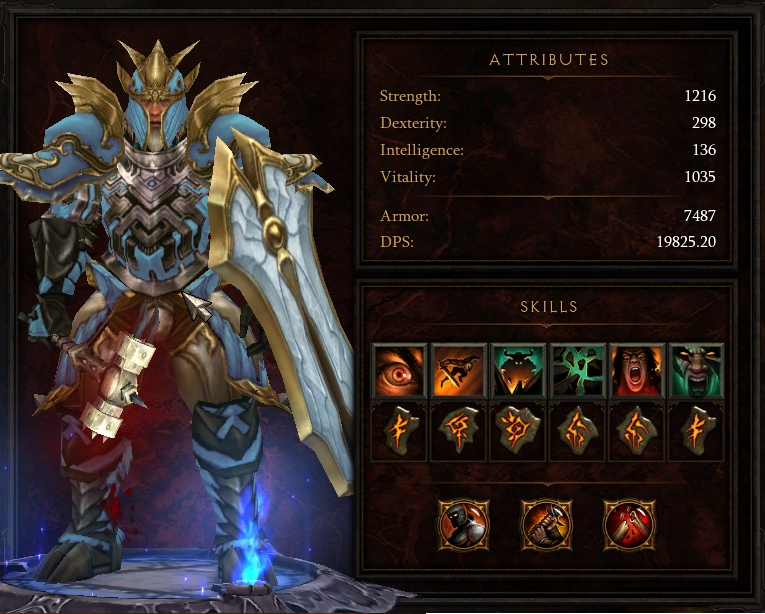Select the Frenzy skill with the furious eye
The height and width of the screenshot is (614, 765).
(x=399, y=370)
